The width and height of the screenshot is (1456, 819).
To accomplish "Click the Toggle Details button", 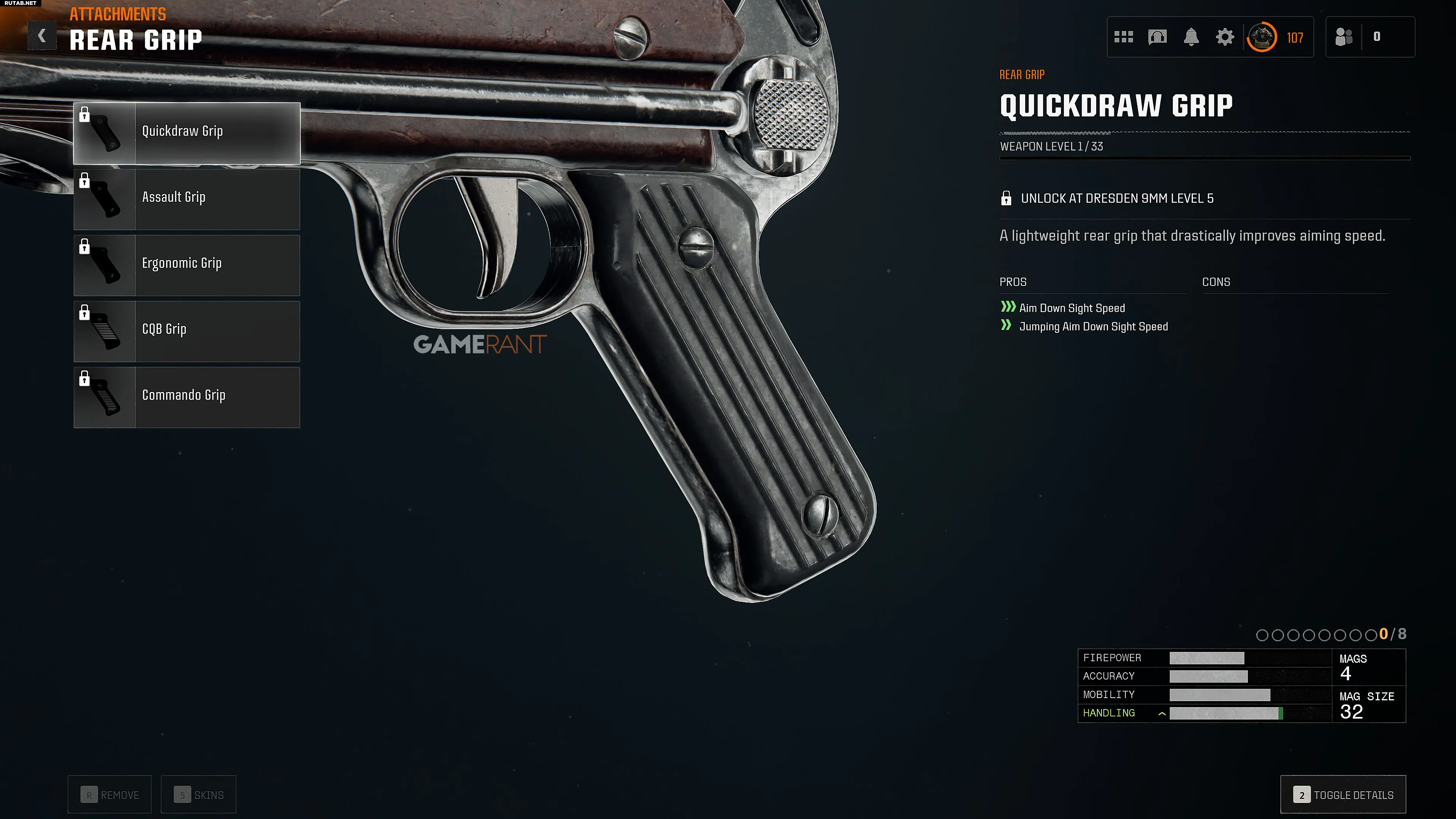I will point(1343,795).
